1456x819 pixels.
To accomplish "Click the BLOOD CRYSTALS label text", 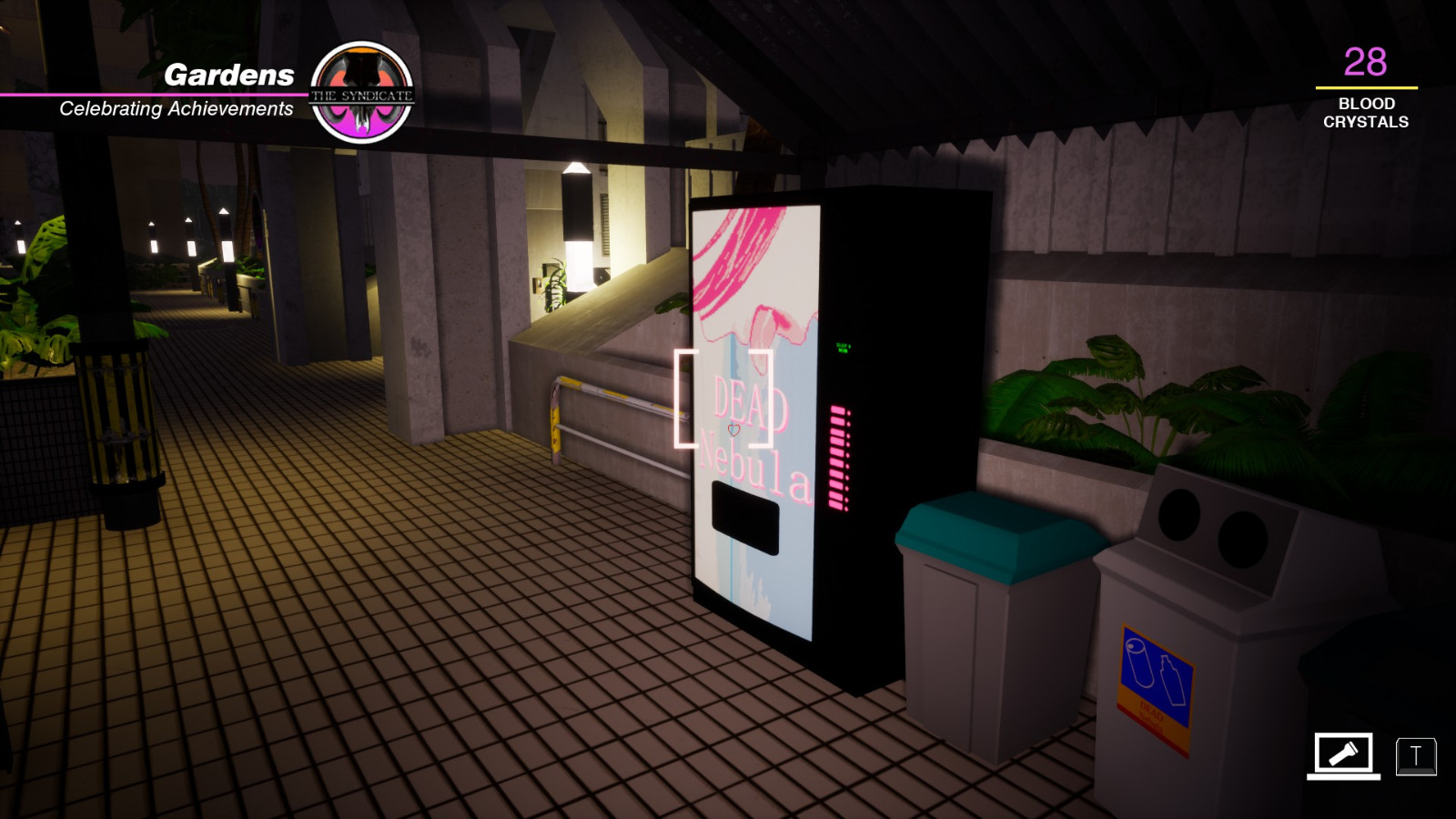I will click(x=1364, y=111).
